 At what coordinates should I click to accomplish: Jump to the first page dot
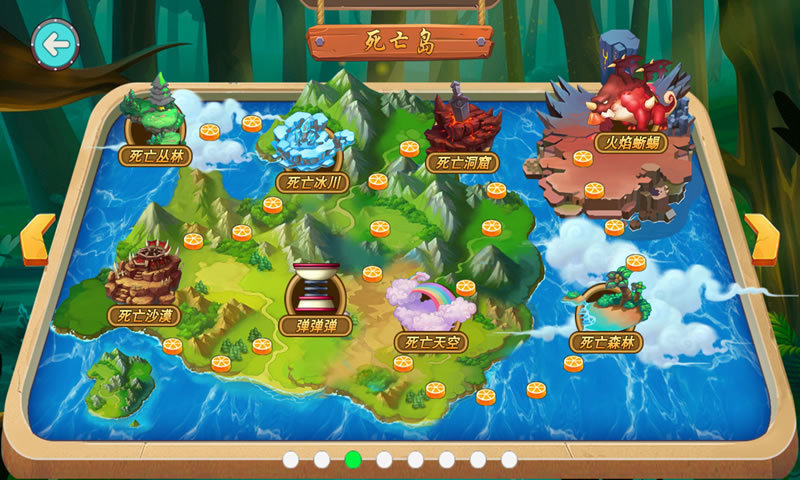290,460
